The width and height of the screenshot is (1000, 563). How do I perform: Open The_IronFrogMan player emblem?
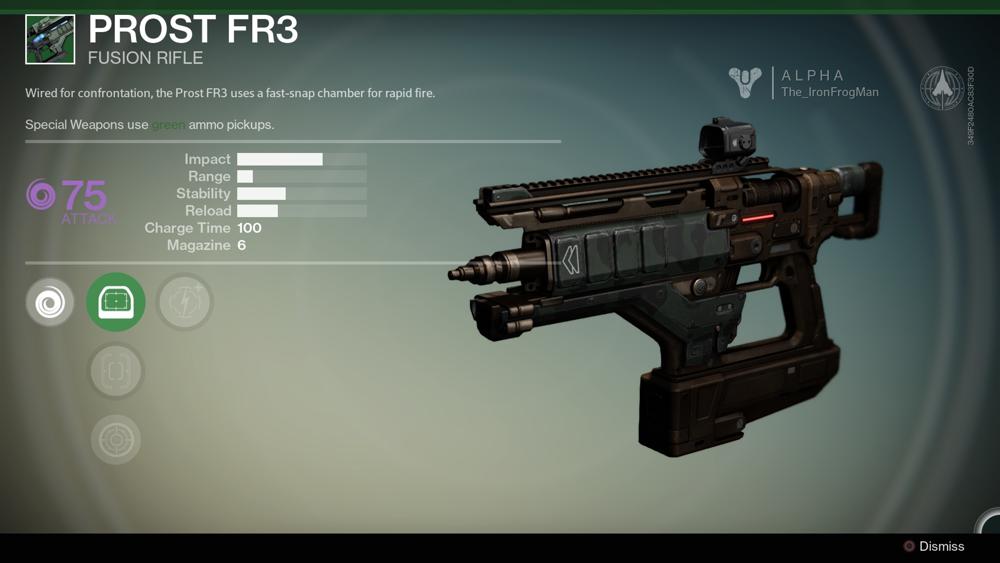tap(745, 82)
